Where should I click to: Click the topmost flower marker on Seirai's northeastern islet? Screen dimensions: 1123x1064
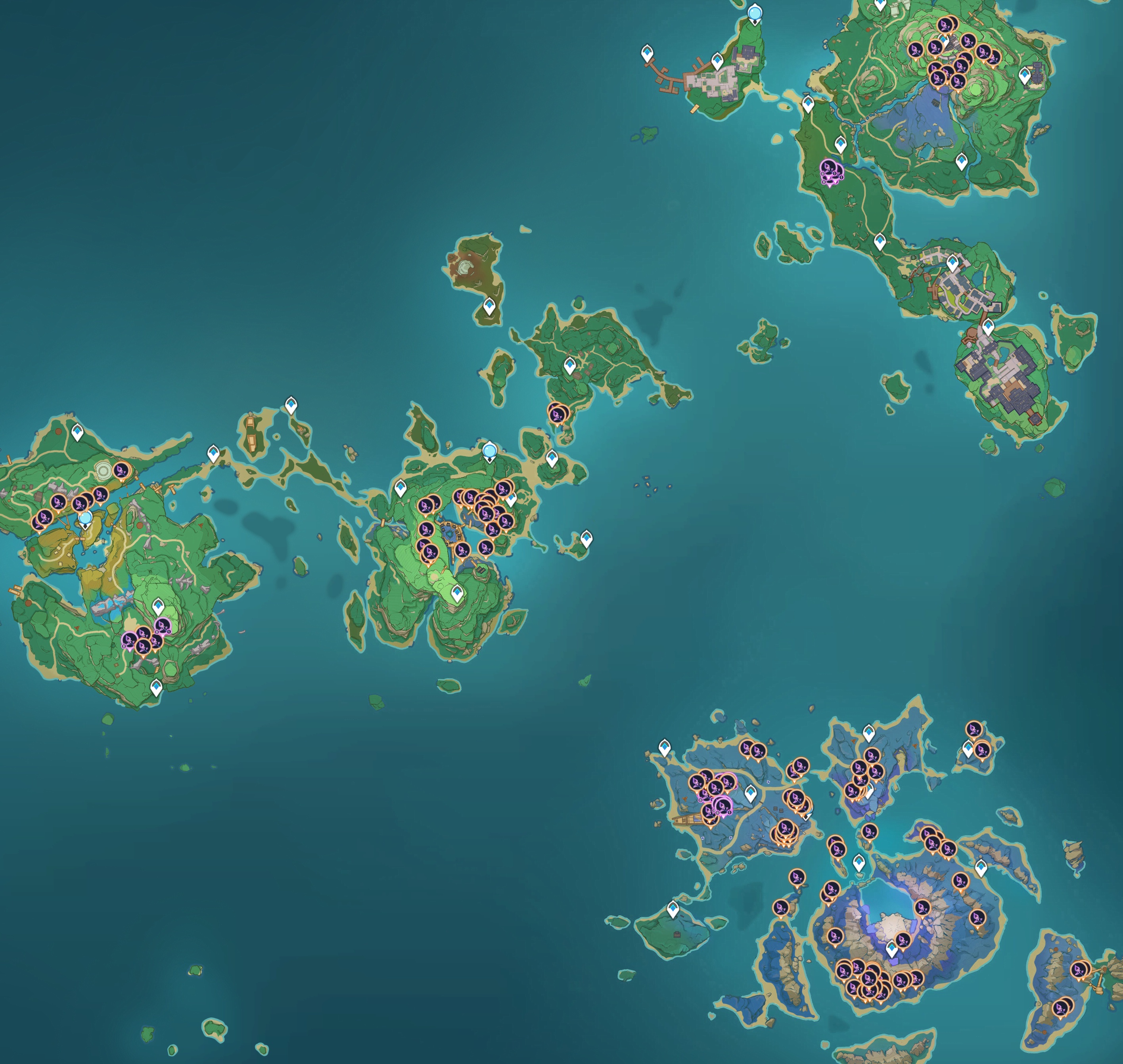(x=974, y=728)
